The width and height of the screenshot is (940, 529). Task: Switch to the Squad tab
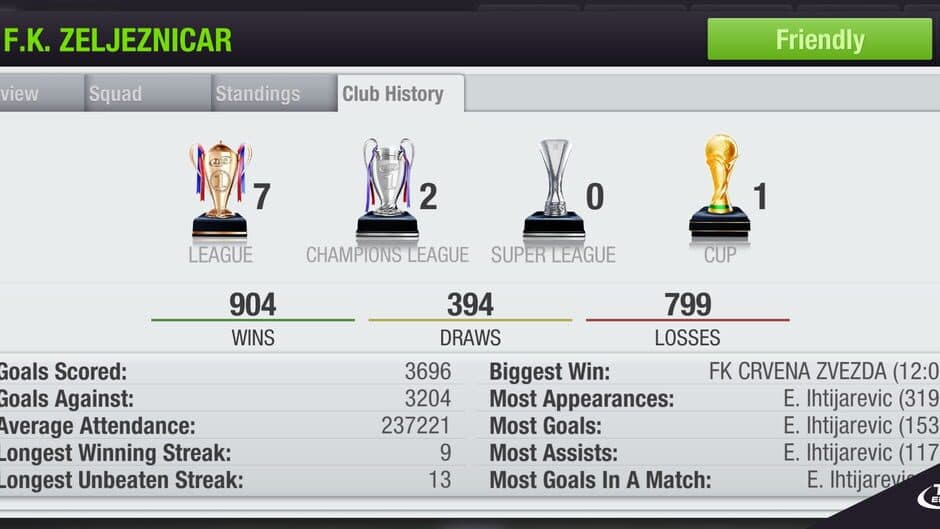pyautogui.click(x=115, y=94)
